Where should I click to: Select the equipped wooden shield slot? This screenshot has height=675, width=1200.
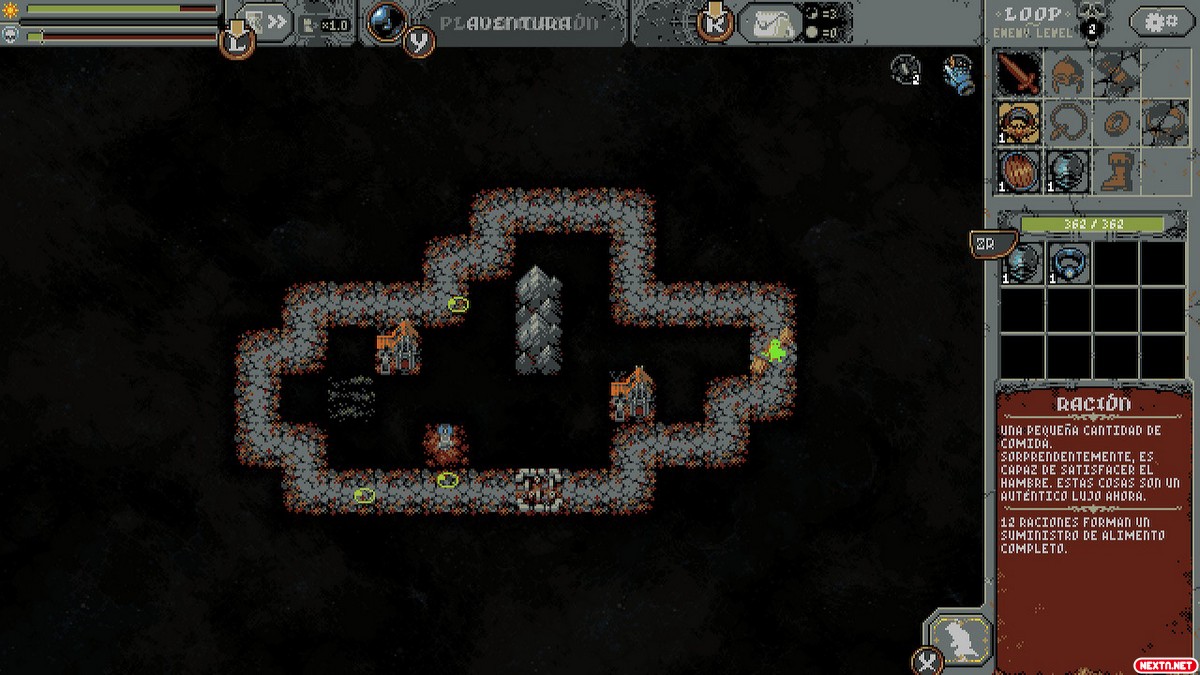pyautogui.click(x=1020, y=171)
